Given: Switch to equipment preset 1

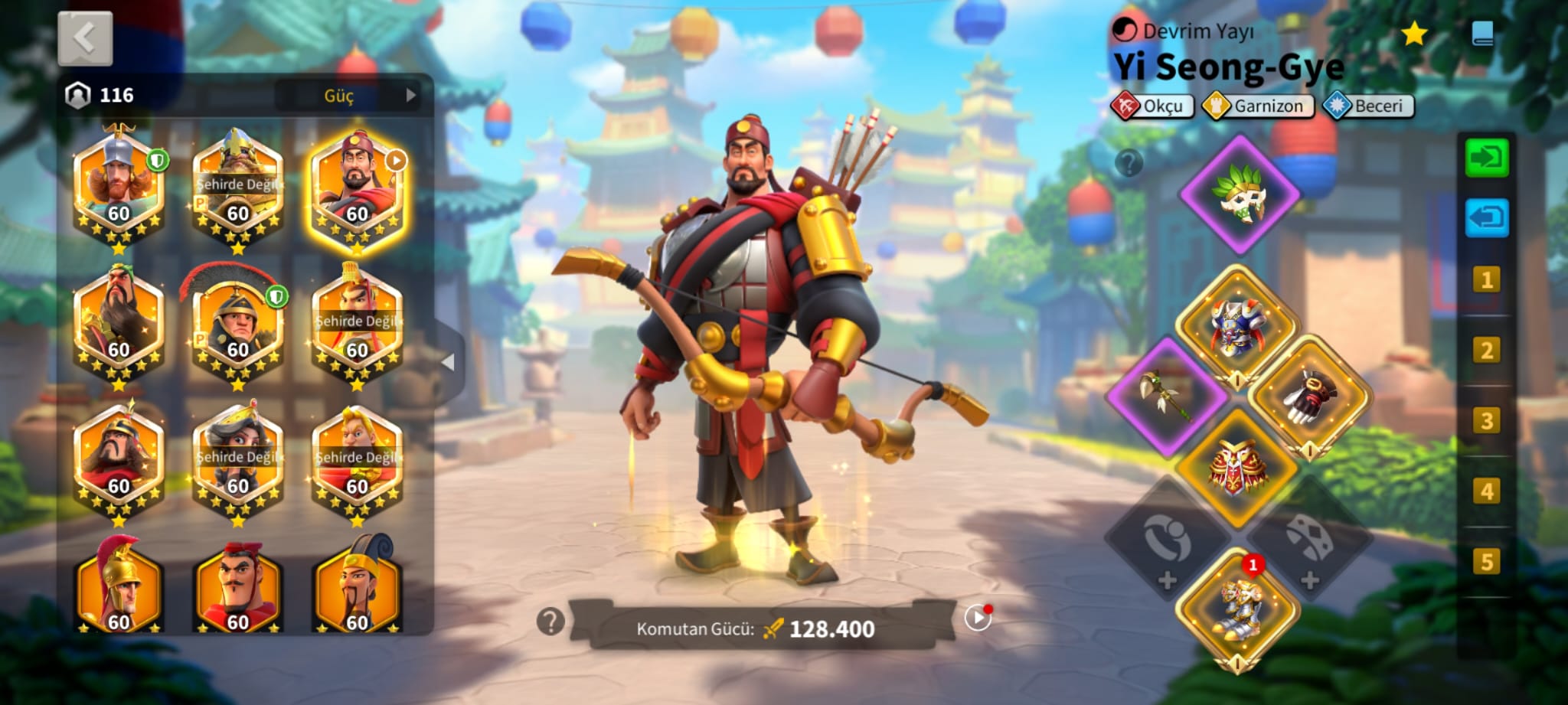Looking at the screenshot, I should (1486, 279).
